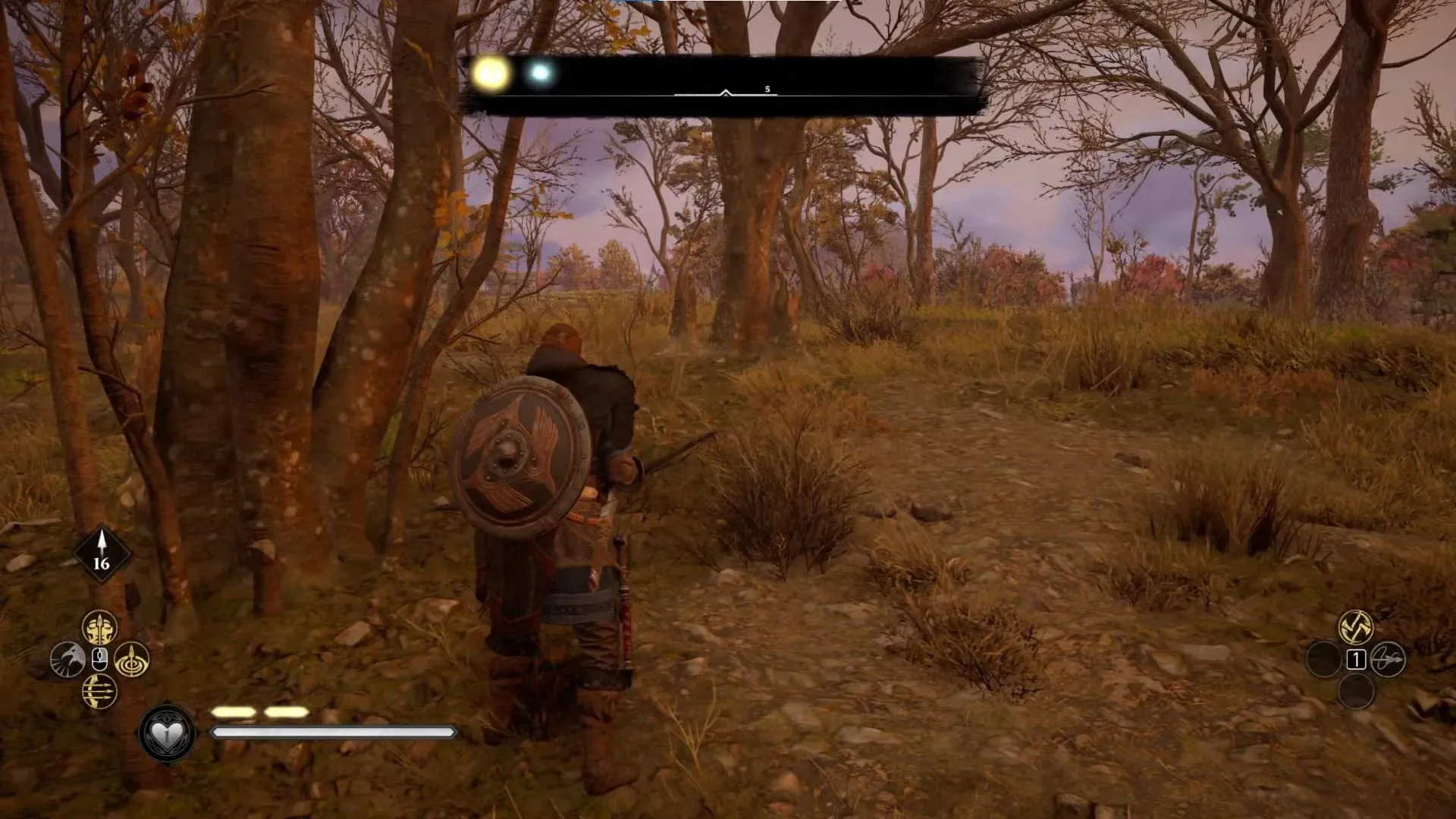Click the glowing sun icon on the compass
The height and width of the screenshot is (819, 1456).
(x=491, y=73)
